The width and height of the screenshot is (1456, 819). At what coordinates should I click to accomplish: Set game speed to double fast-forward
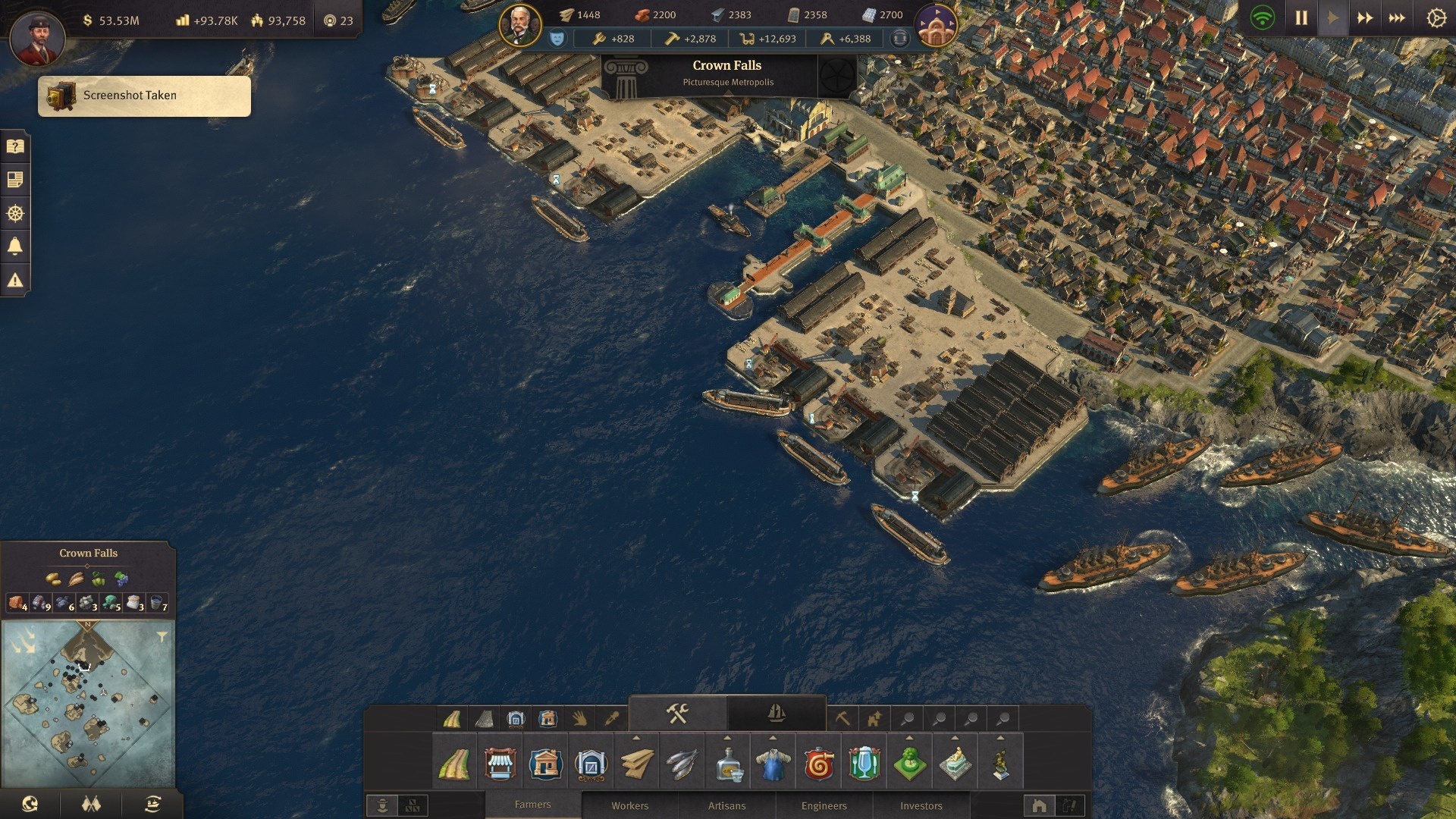pos(1365,18)
